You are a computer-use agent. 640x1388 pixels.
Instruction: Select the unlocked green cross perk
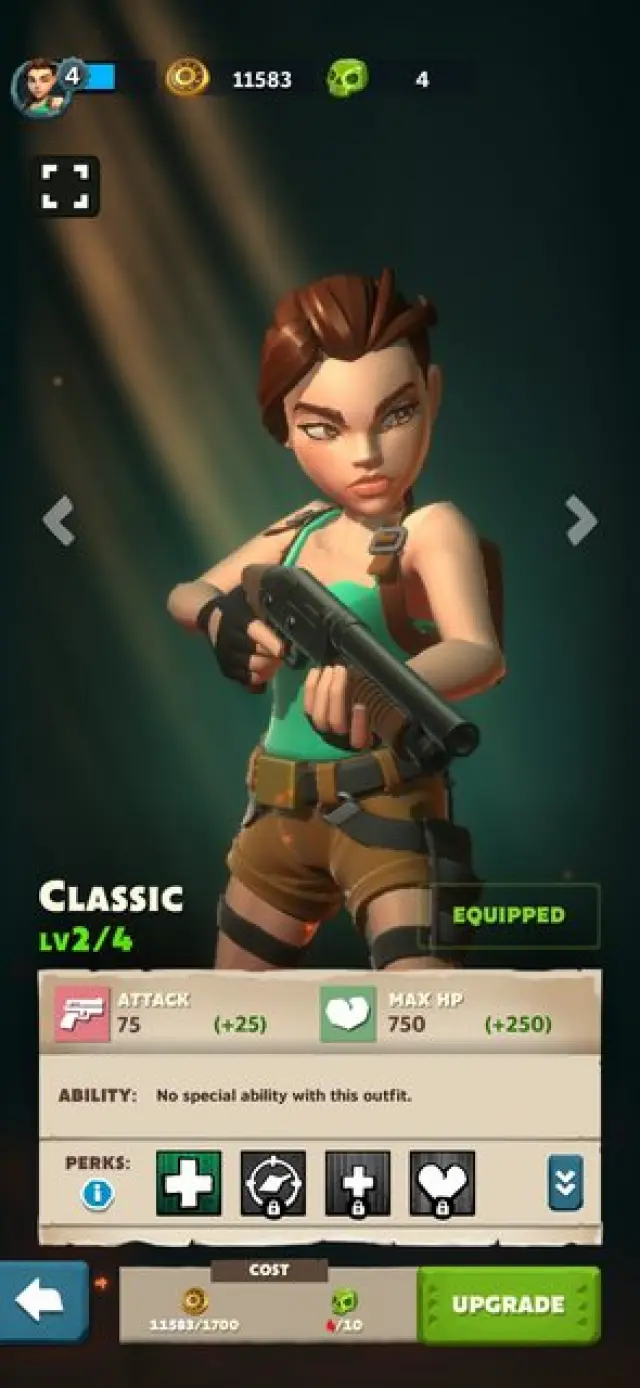point(188,1183)
